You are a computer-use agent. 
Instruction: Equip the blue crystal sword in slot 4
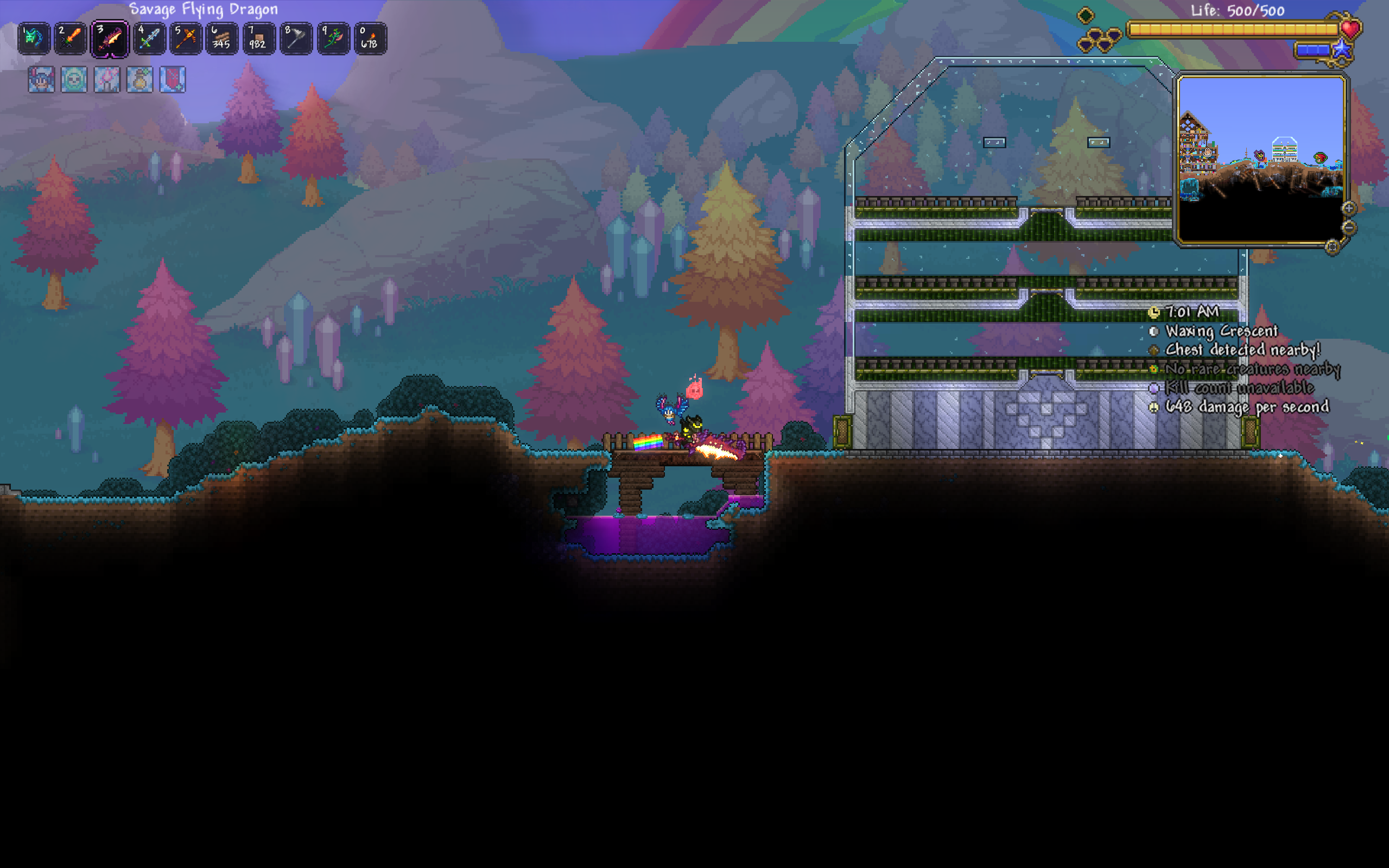coord(149,39)
